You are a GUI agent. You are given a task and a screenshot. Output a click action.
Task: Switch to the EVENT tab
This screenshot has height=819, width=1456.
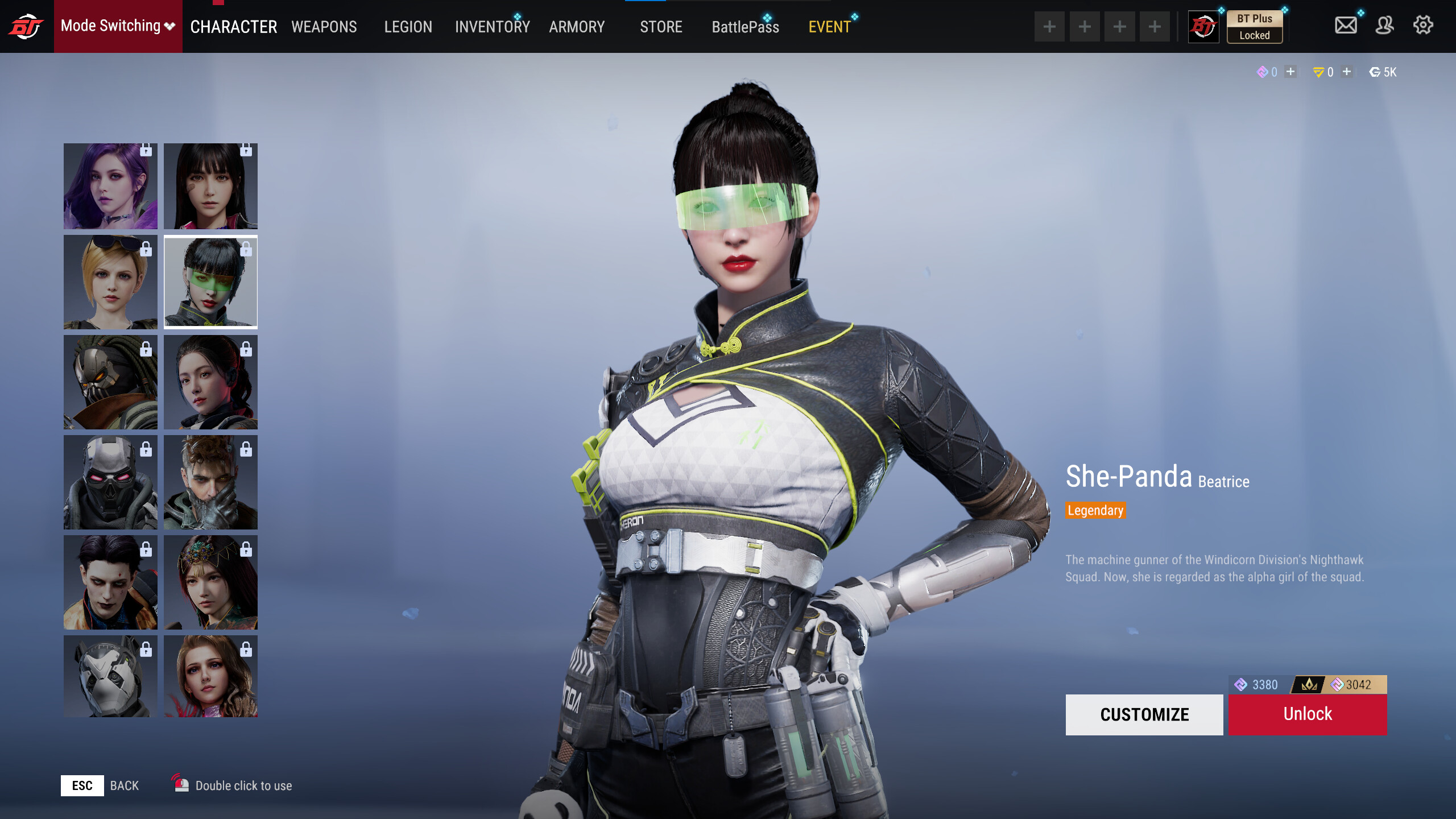coord(830,26)
